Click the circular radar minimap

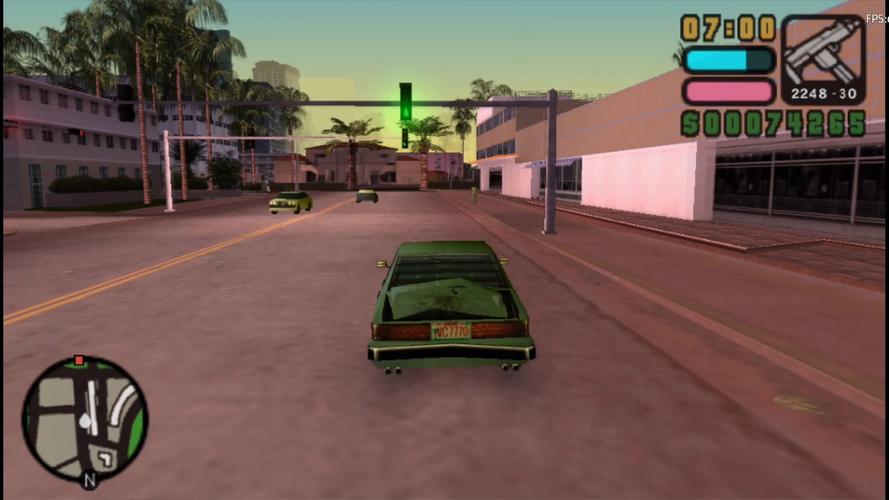pos(85,419)
